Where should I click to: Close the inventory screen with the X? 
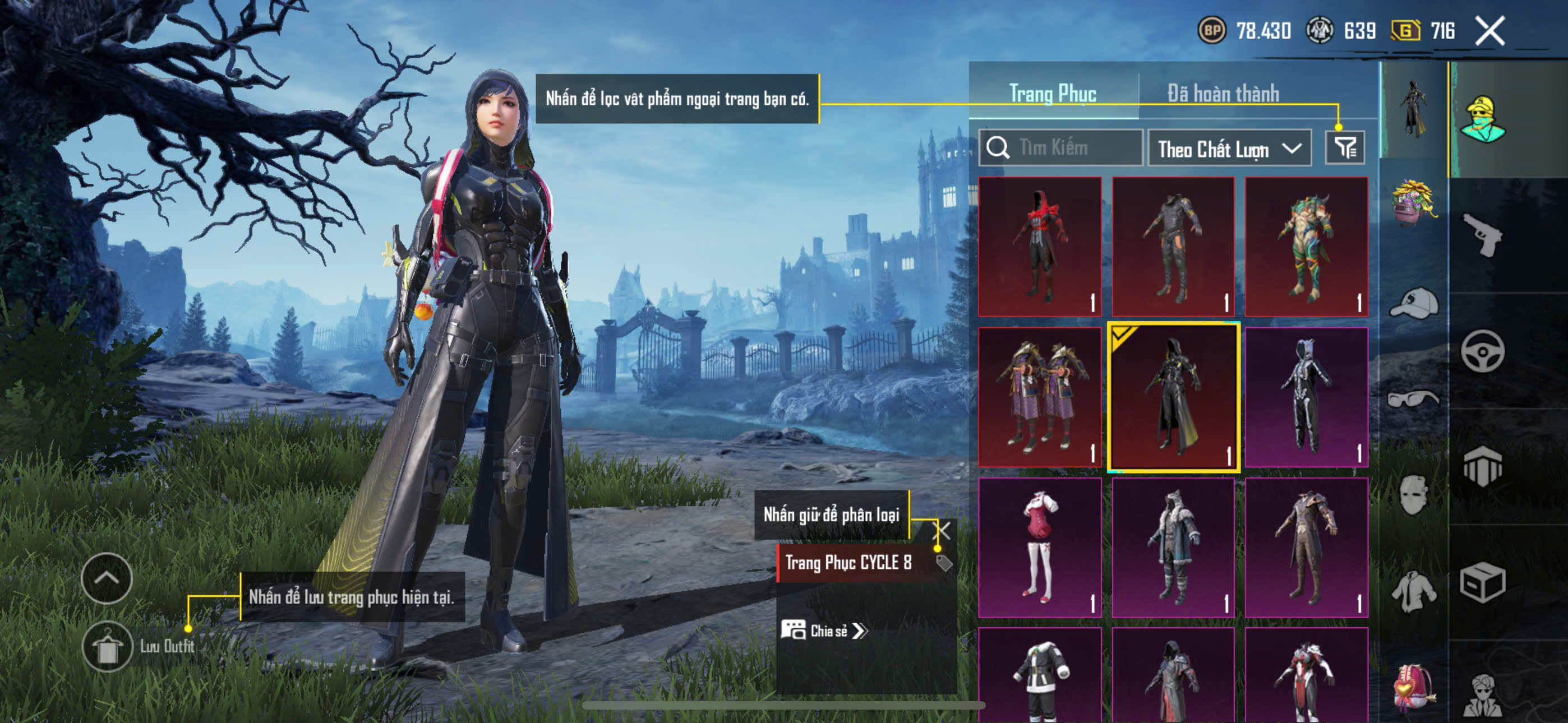[1489, 30]
